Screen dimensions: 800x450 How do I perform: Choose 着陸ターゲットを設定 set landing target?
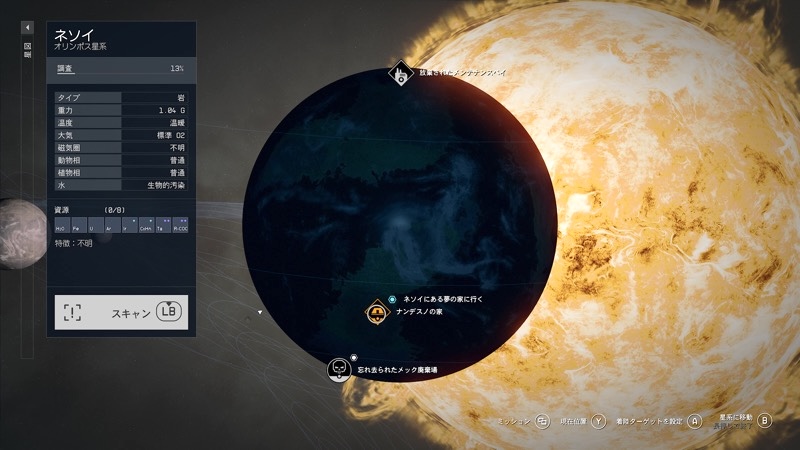[695, 421]
